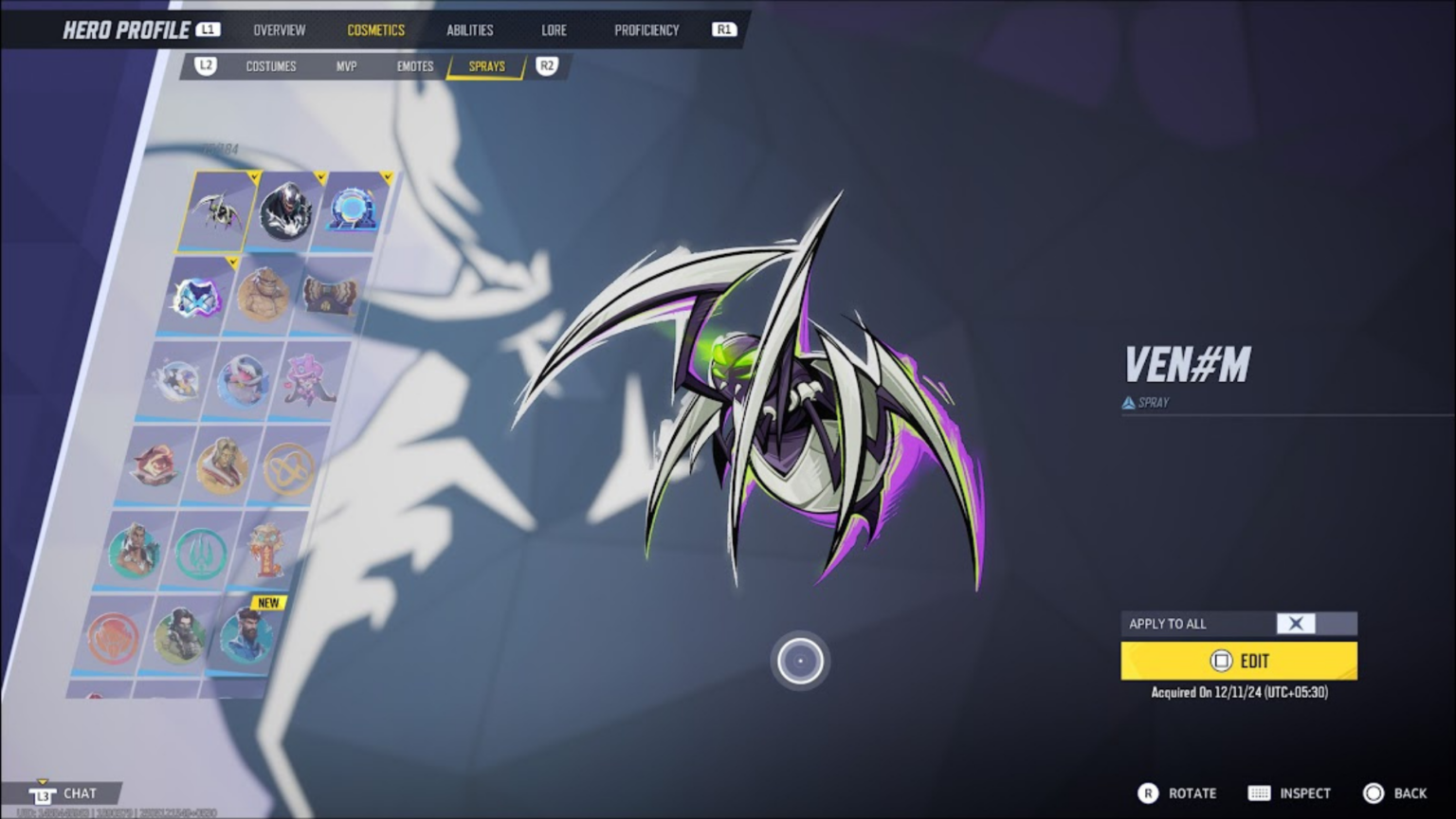The image size is (1456, 819).
Task: Switch to the Overview tab
Action: click(279, 29)
